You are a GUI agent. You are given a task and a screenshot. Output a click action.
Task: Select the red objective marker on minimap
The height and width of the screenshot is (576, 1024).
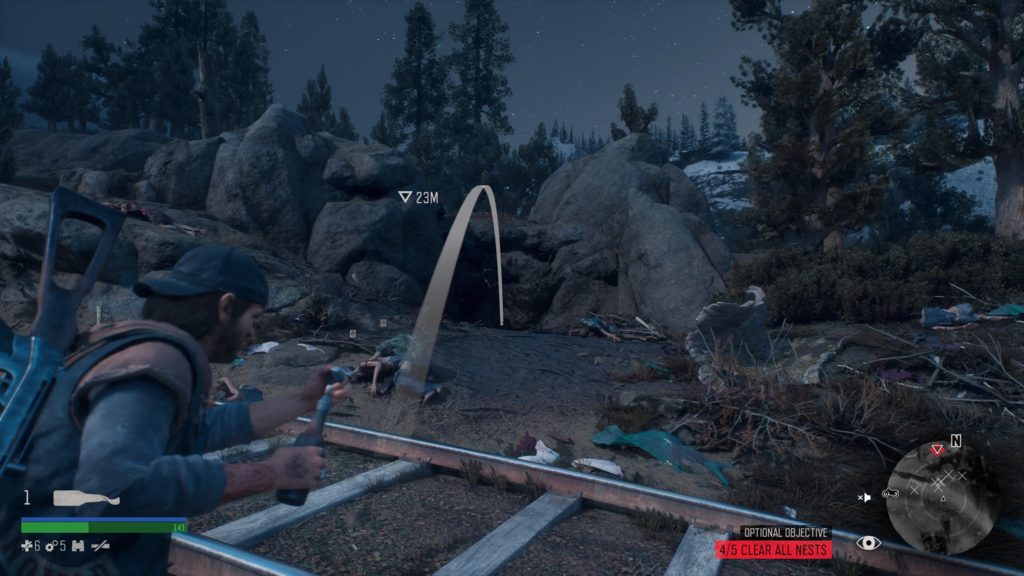tap(936, 450)
